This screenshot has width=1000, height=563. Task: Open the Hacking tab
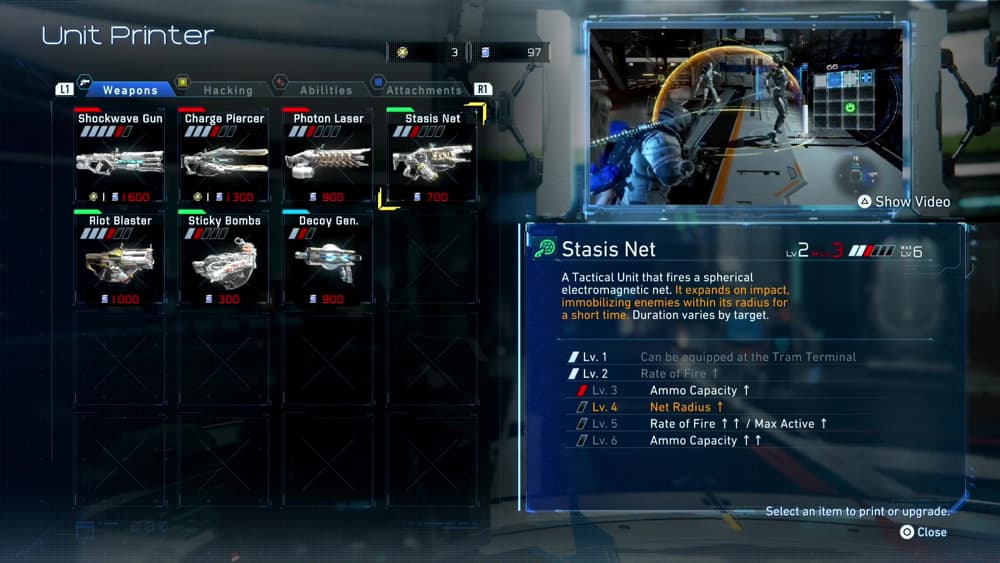pos(227,90)
